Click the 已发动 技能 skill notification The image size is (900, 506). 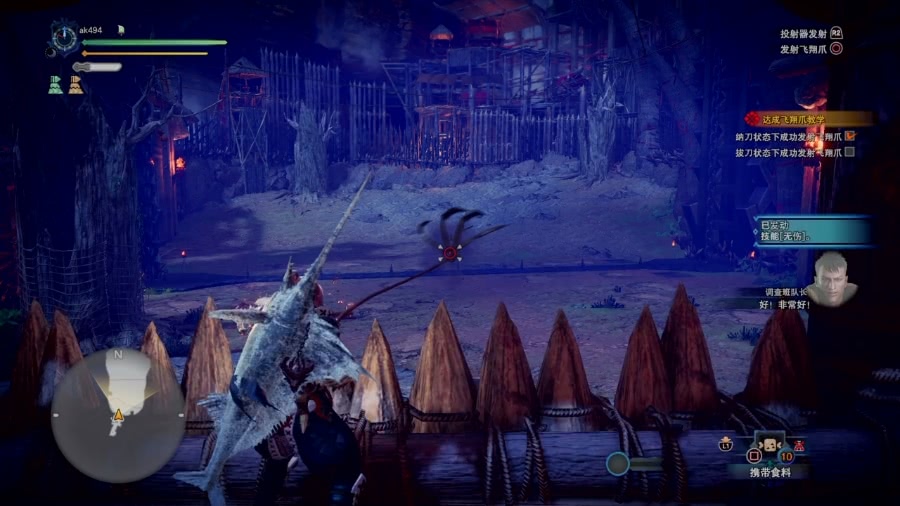(810, 230)
